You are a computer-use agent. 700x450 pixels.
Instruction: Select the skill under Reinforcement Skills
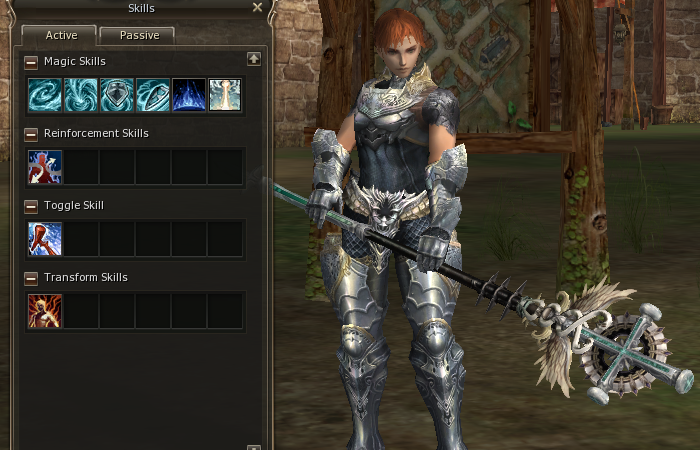coord(45,167)
